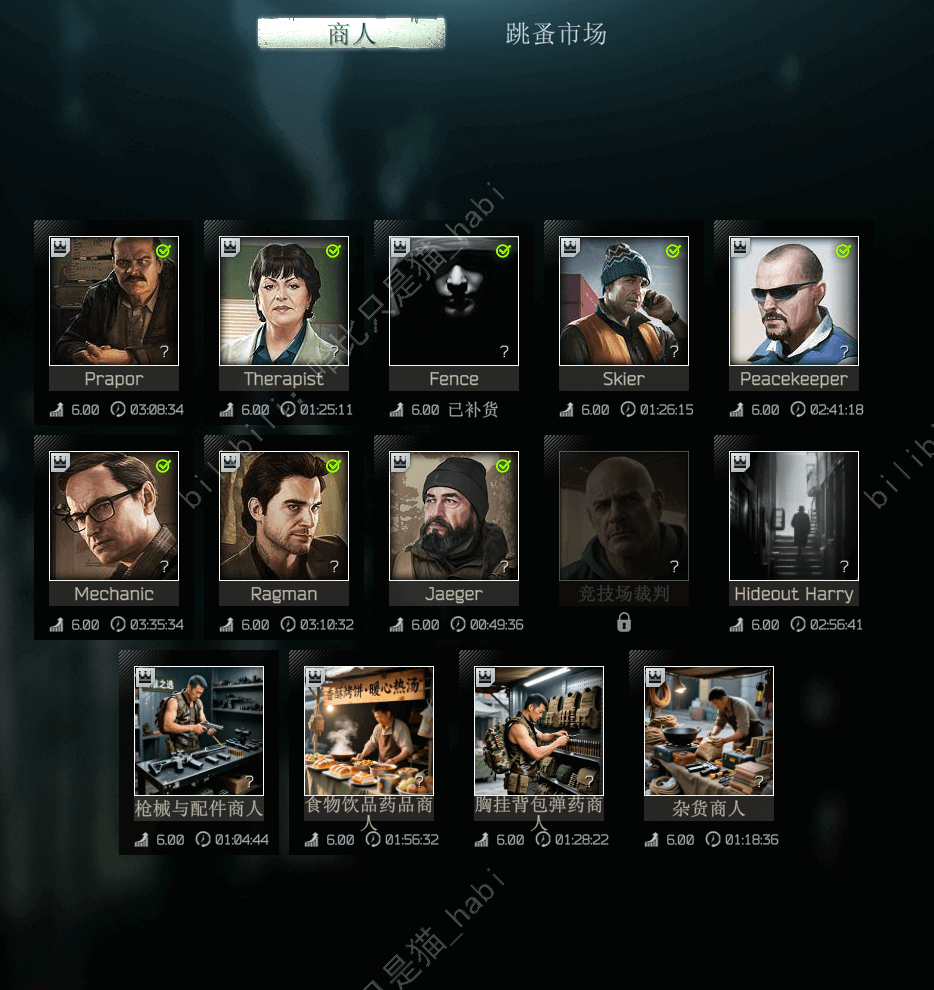
Task: Switch to the 商人 tab
Action: [x=351, y=34]
